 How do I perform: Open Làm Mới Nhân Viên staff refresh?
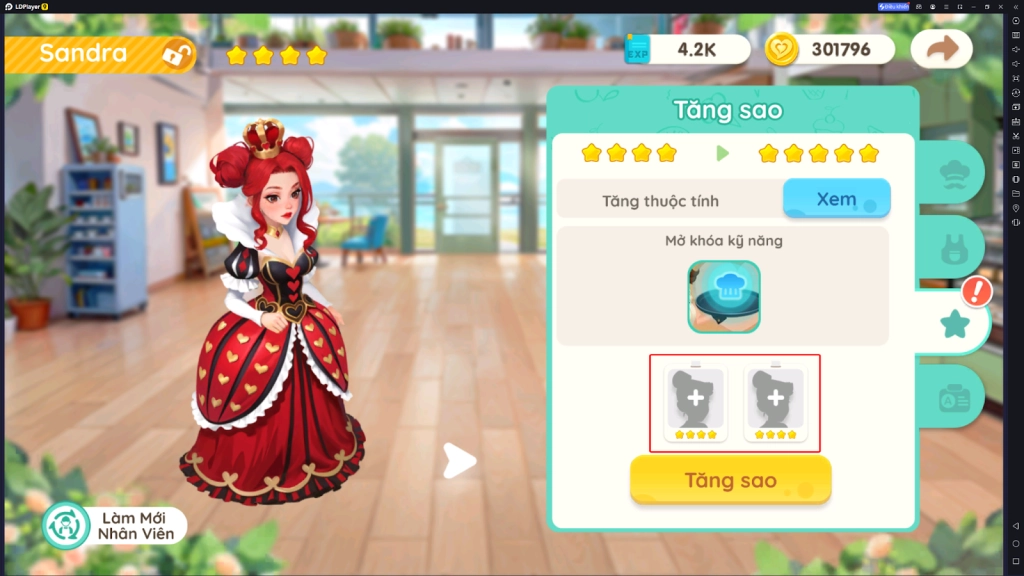click(115, 525)
